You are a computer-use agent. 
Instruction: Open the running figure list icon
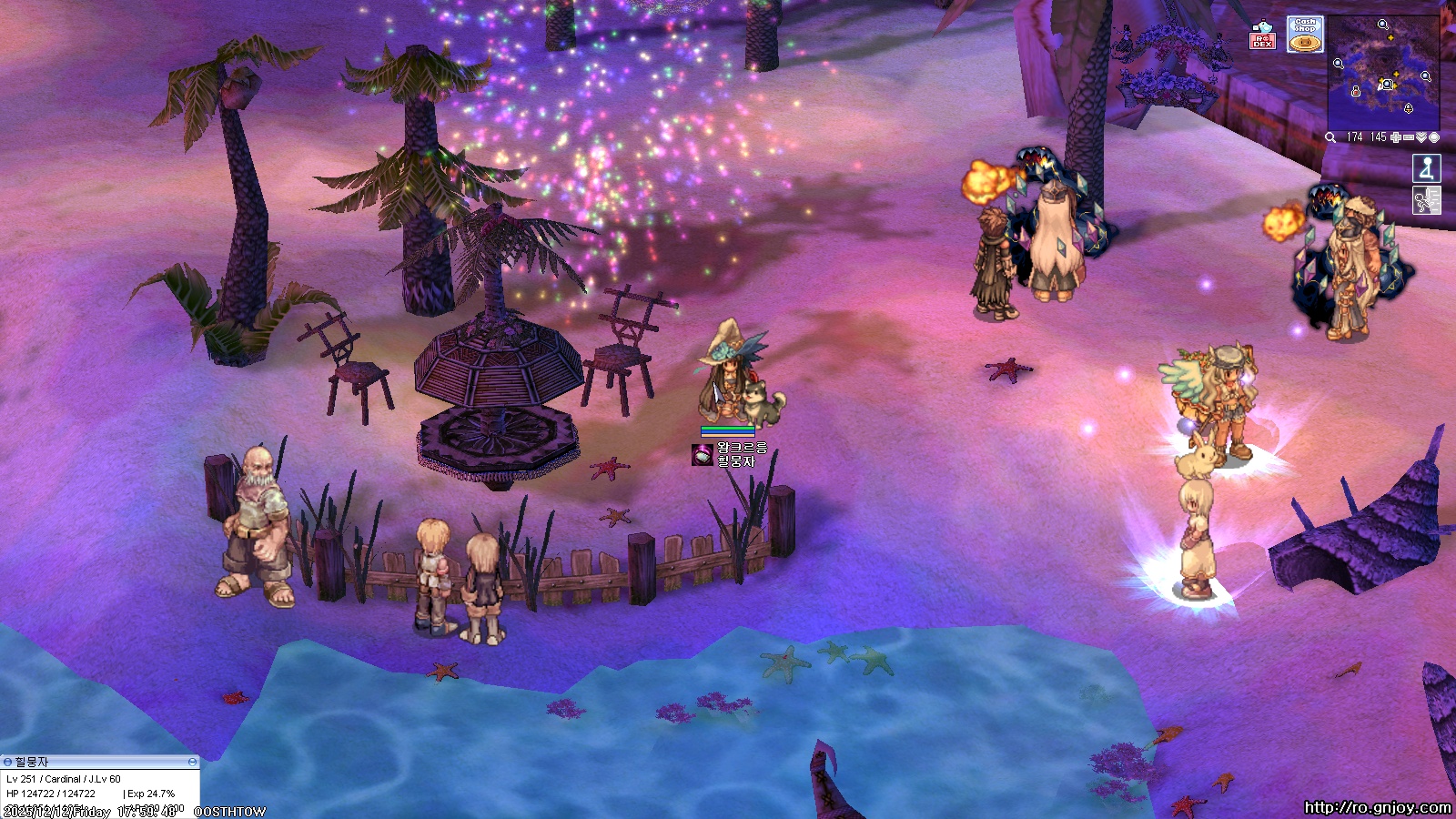pyautogui.click(x=1426, y=200)
